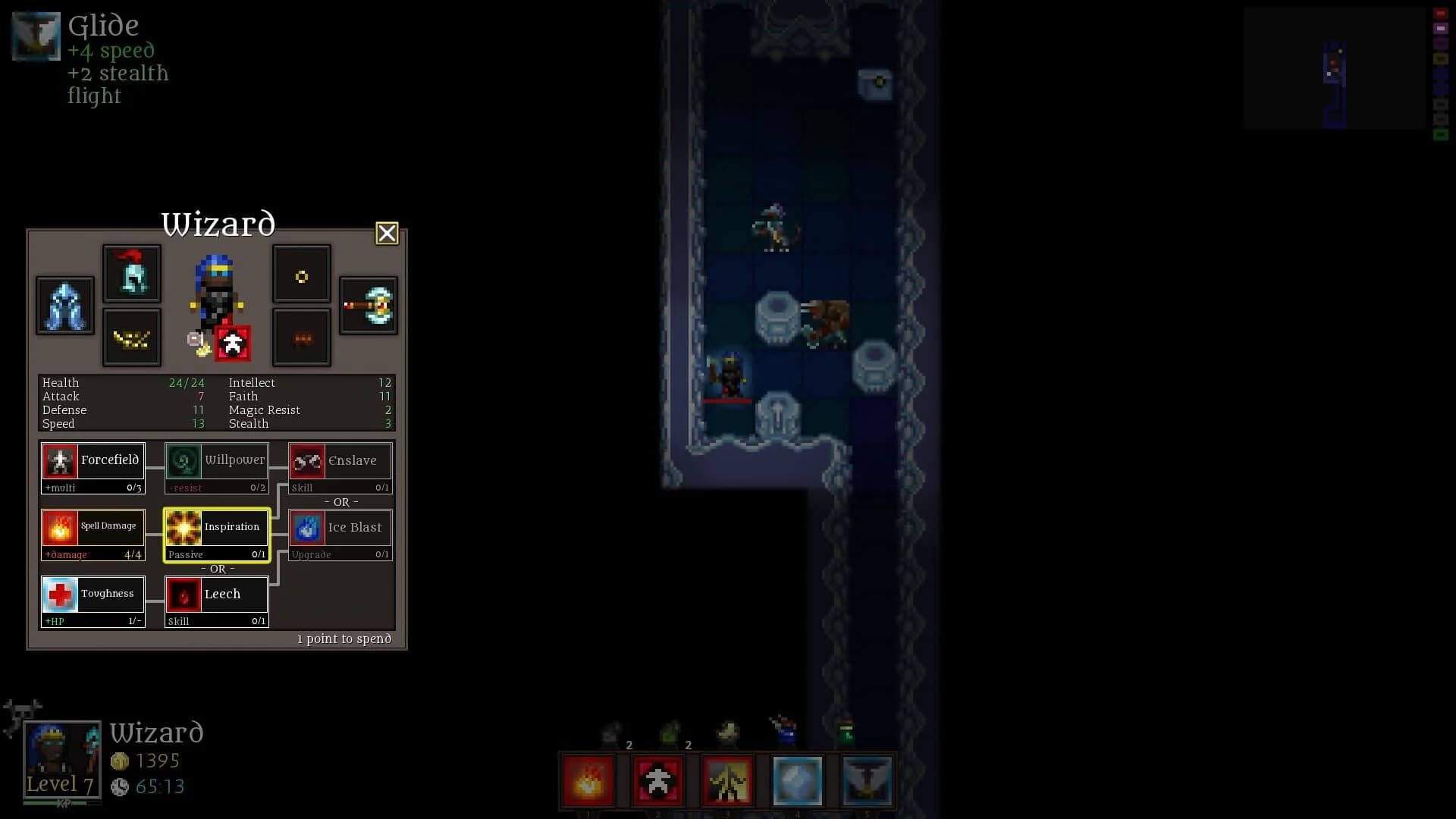1456x819 pixels.
Task: Click the equipped blue cloak slot
Action: click(64, 306)
